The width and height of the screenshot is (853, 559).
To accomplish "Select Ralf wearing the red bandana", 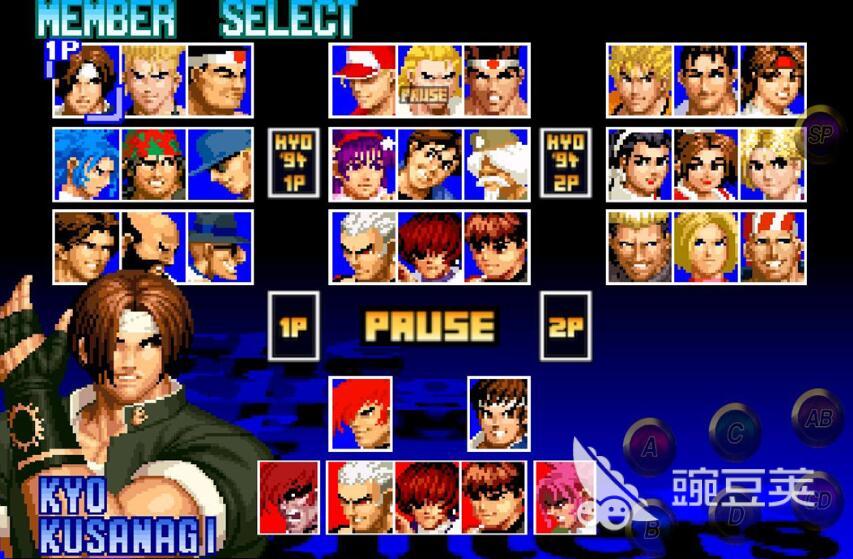I will click(x=153, y=163).
